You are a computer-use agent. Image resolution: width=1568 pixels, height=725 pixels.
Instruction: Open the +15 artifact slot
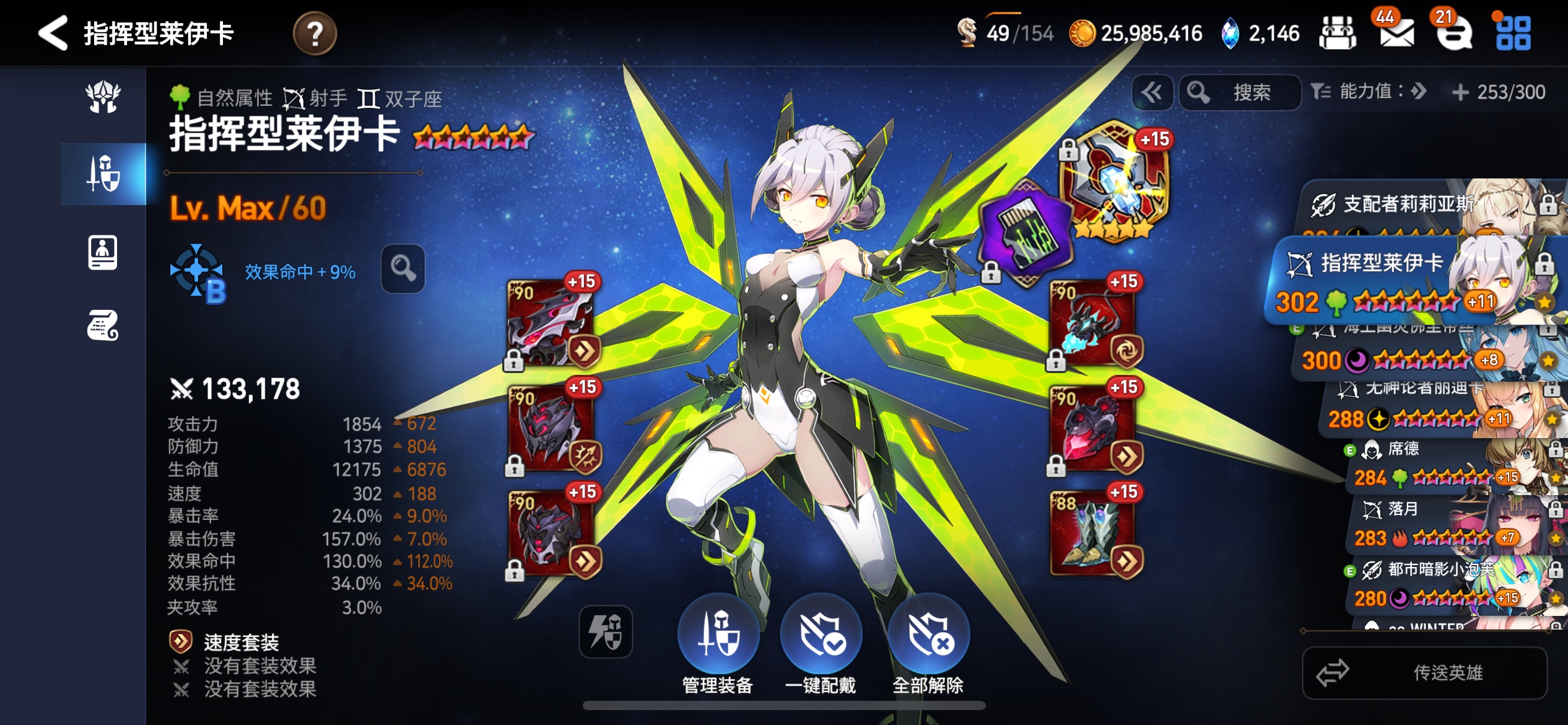(x=1115, y=181)
